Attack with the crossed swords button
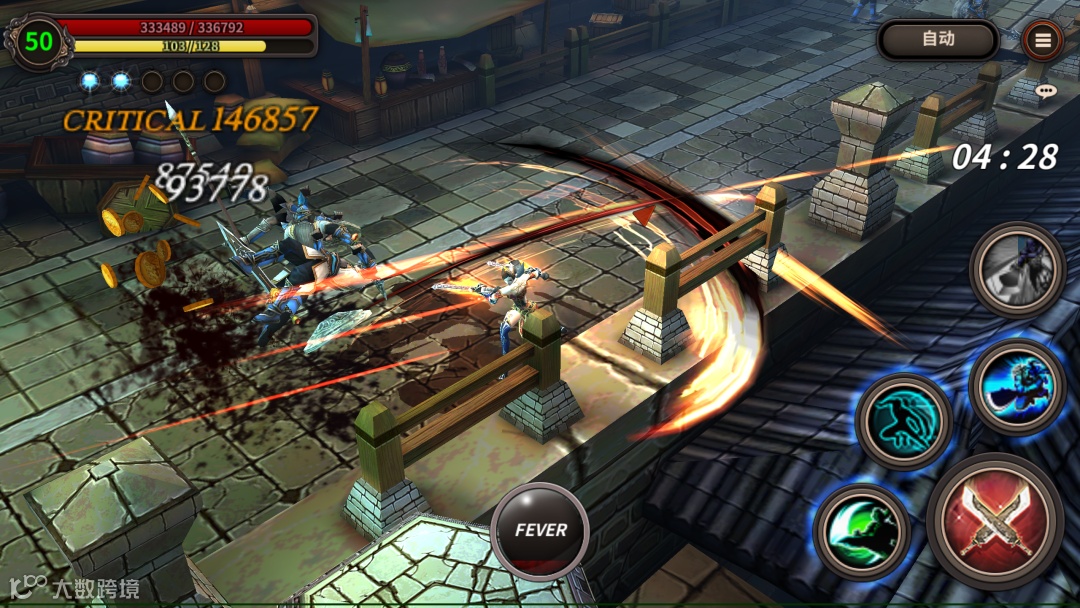Viewport: 1080px width, 608px height. pyautogui.click(x=994, y=521)
